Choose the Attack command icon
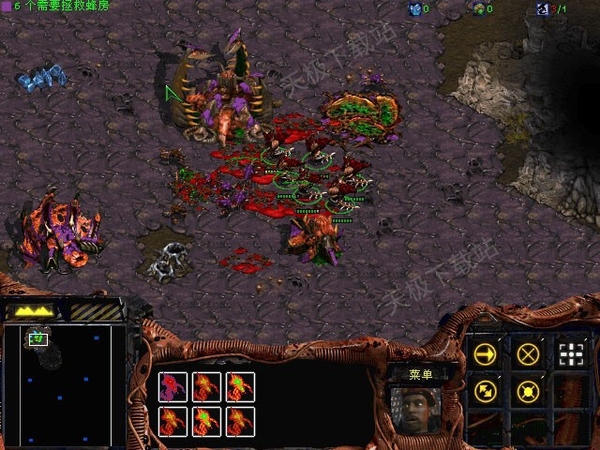This screenshot has height=450, width=600. point(570,354)
